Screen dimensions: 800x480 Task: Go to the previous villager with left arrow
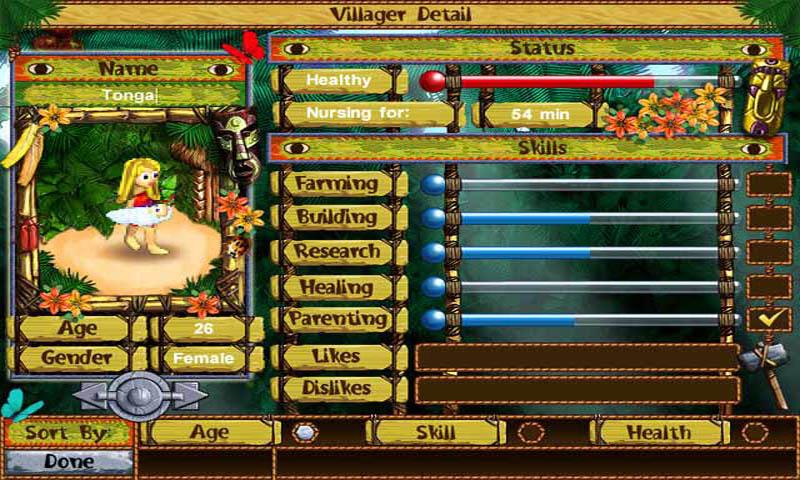tap(90, 396)
